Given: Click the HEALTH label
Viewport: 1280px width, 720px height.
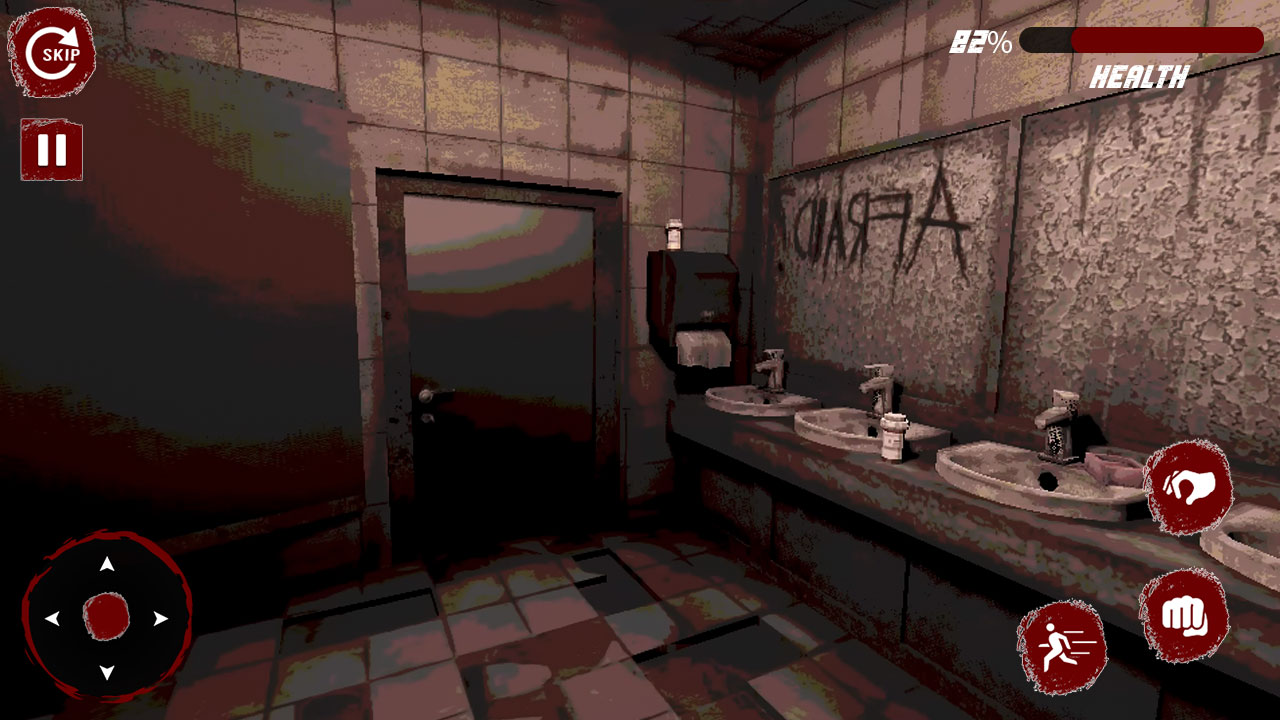Looking at the screenshot, I should pyautogui.click(x=1139, y=73).
